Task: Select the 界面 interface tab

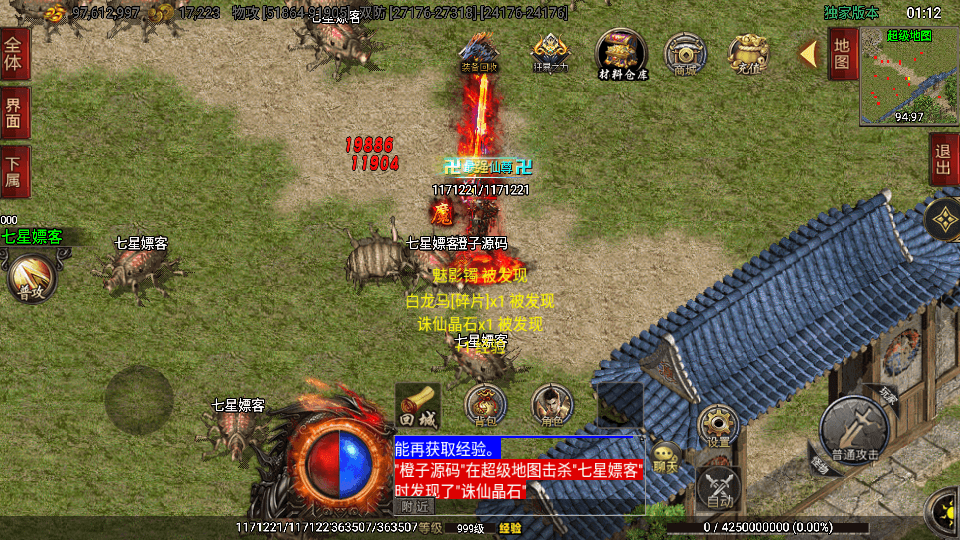Action: (x=15, y=112)
